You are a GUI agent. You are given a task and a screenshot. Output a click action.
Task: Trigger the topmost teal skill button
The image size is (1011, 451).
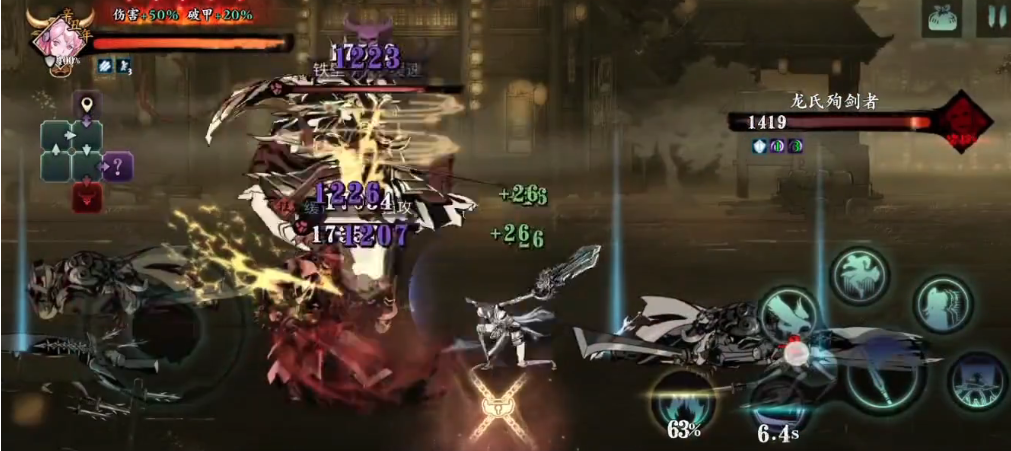click(x=861, y=273)
